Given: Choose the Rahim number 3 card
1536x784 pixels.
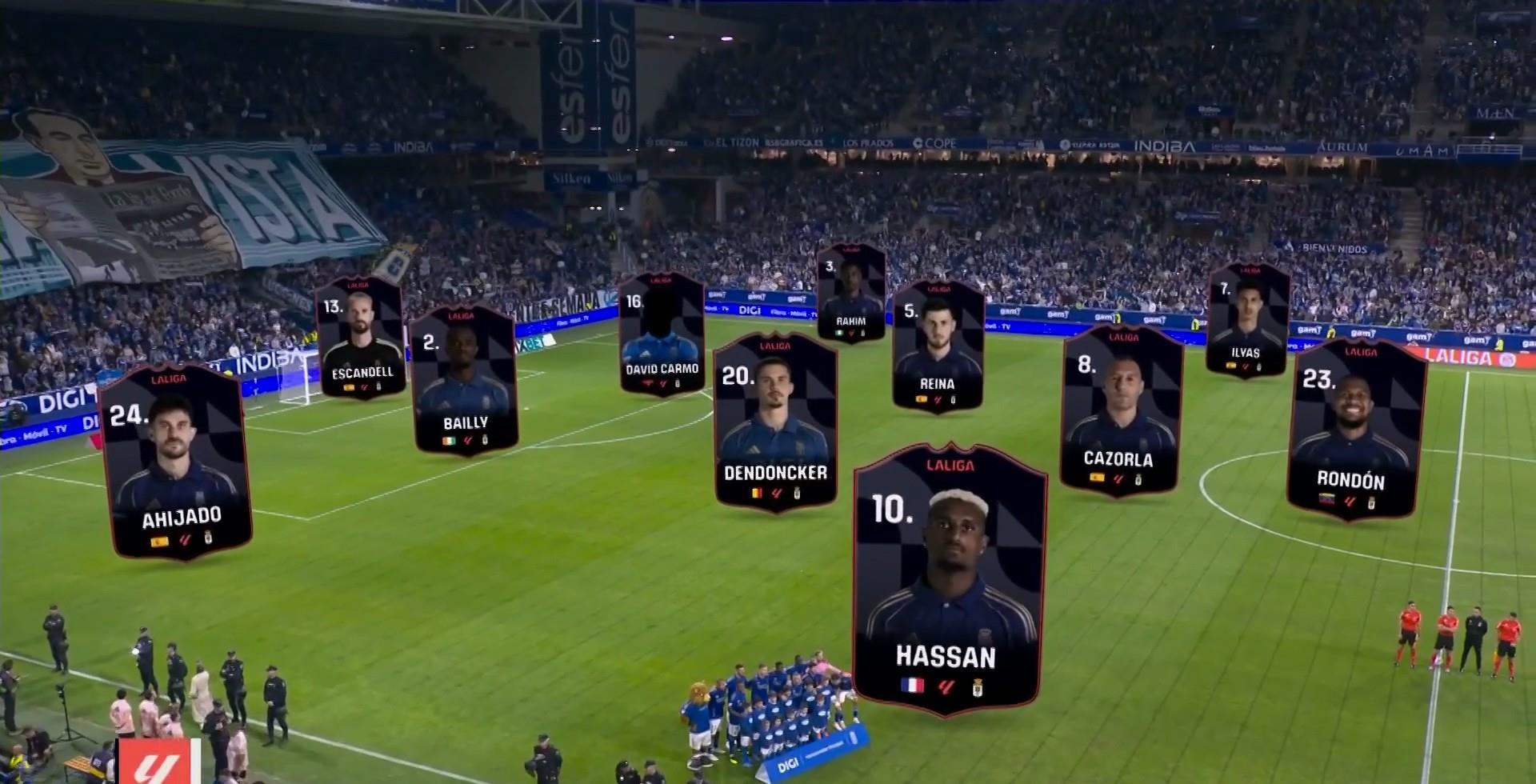Looking at the screenshot, I should 850,293.
